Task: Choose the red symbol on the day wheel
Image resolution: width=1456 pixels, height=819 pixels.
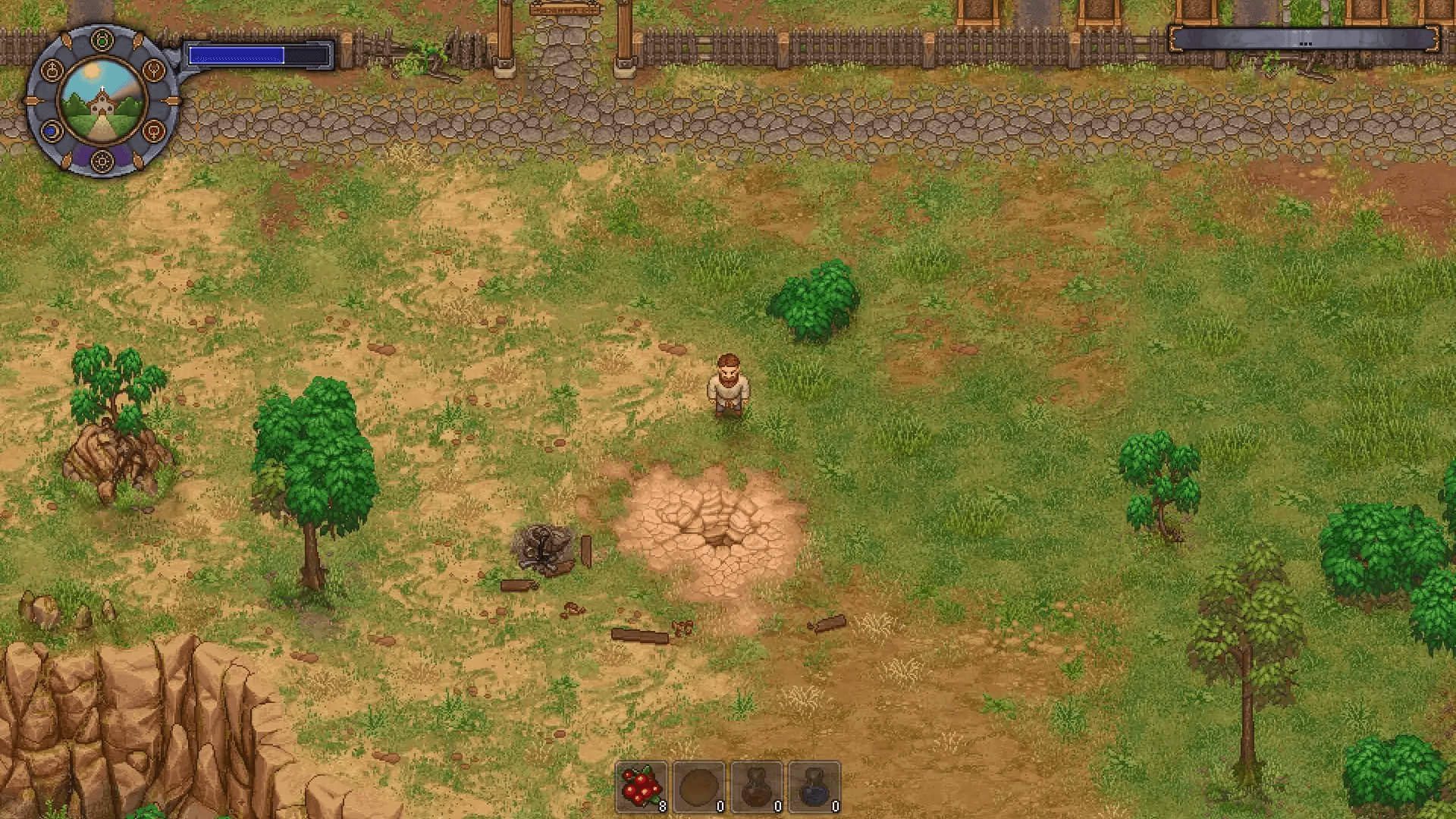Action: coord(154,131)
